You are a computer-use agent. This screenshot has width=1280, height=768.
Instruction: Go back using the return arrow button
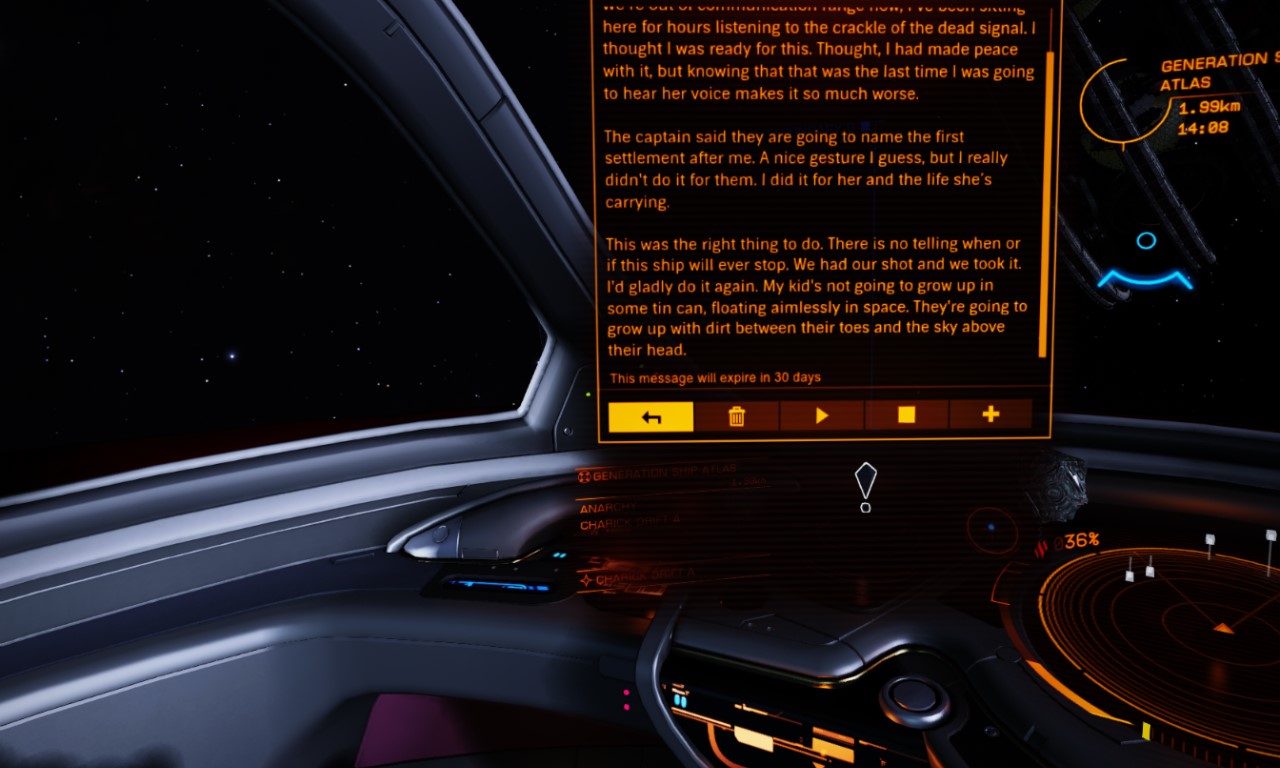pos(651,416)
